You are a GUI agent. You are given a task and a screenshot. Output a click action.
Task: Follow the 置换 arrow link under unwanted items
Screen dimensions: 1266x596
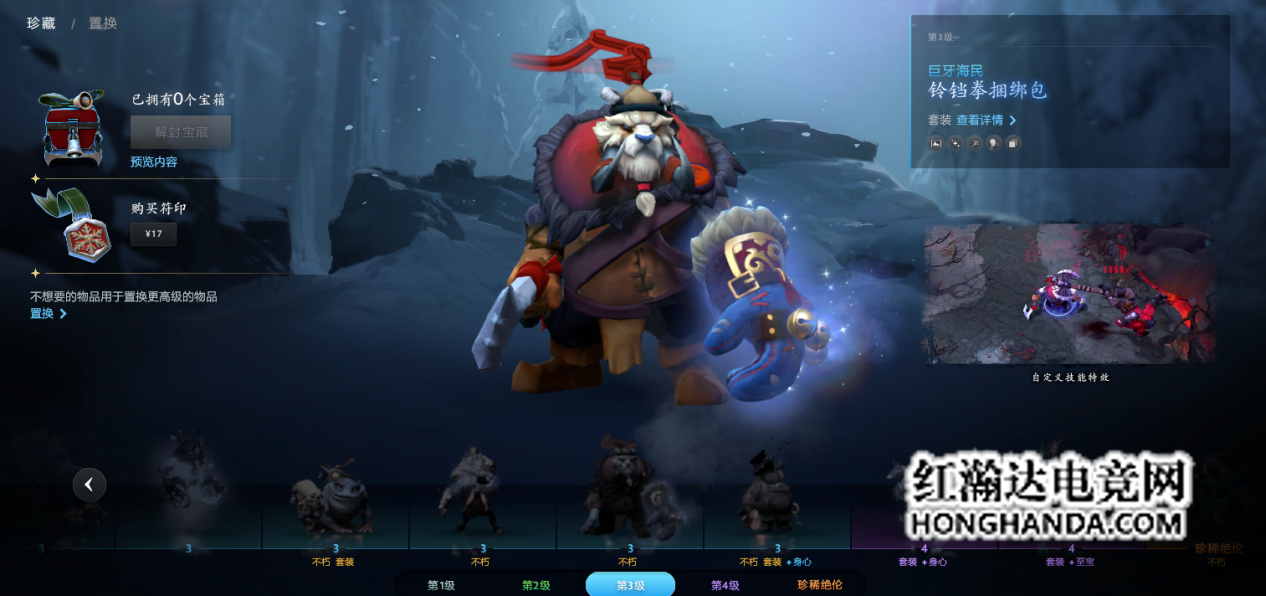point(48,314)
